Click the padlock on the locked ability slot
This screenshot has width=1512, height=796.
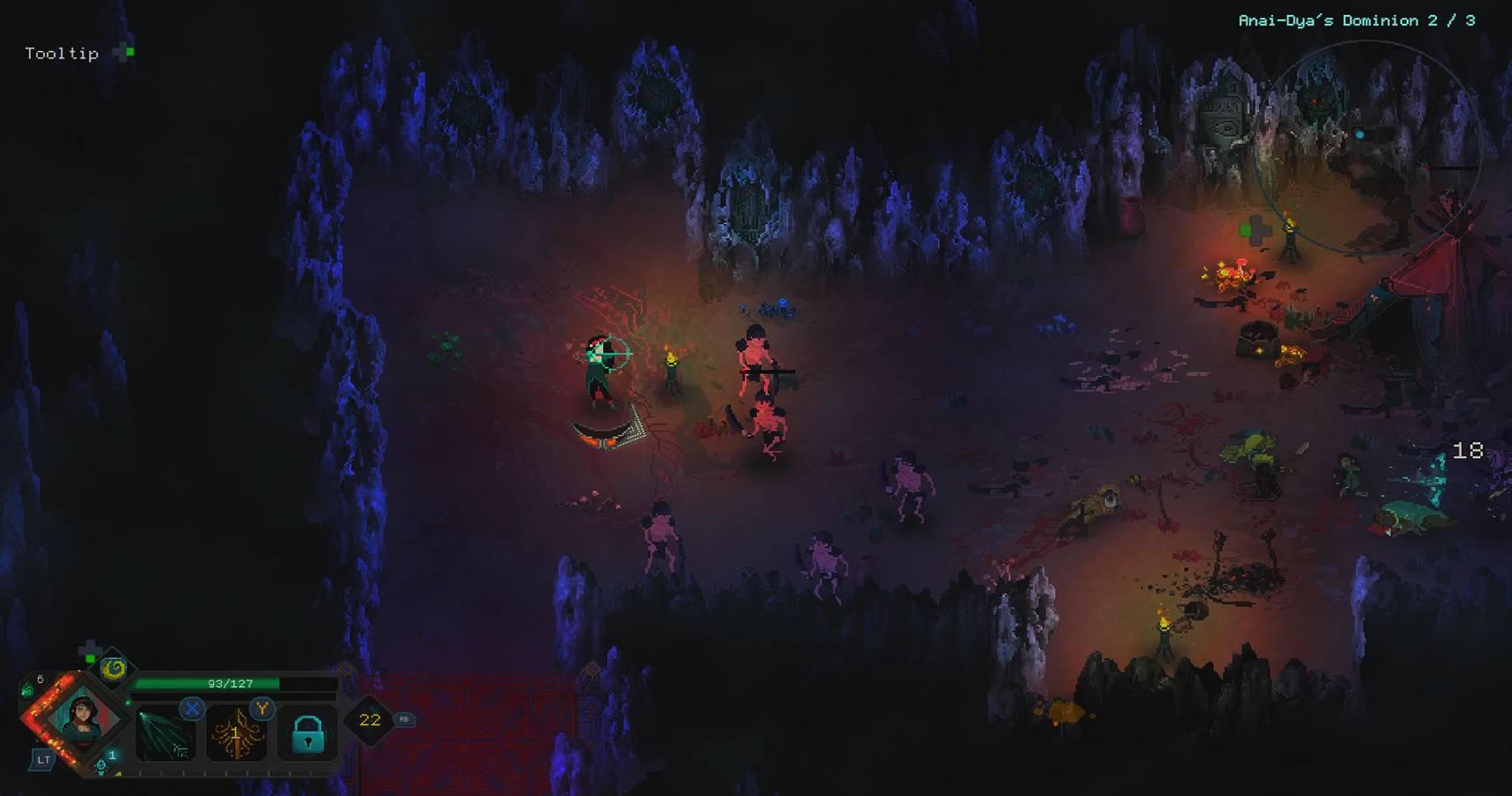click(308, 734)
